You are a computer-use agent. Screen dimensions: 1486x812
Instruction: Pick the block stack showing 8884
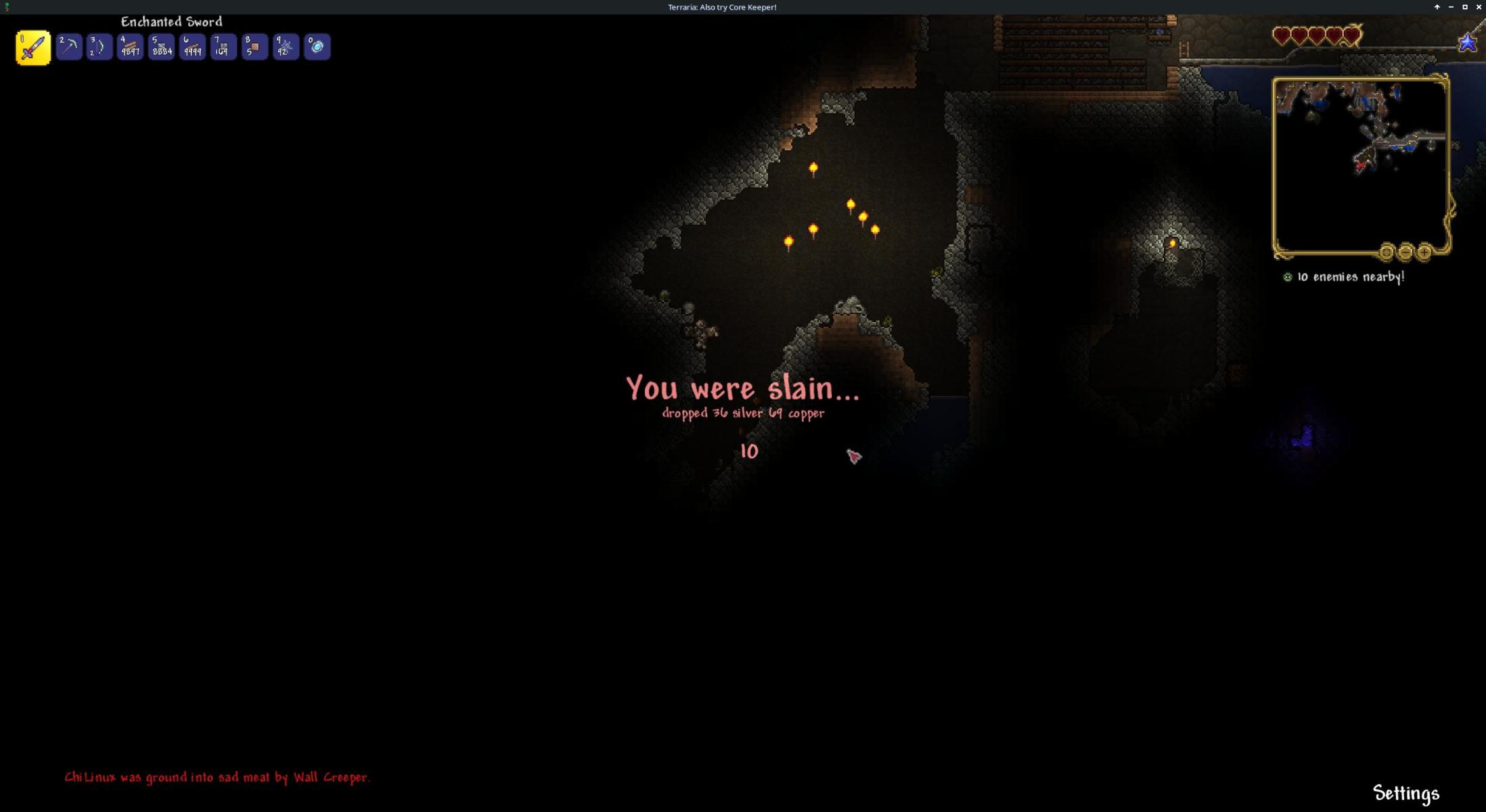(161, 47)
